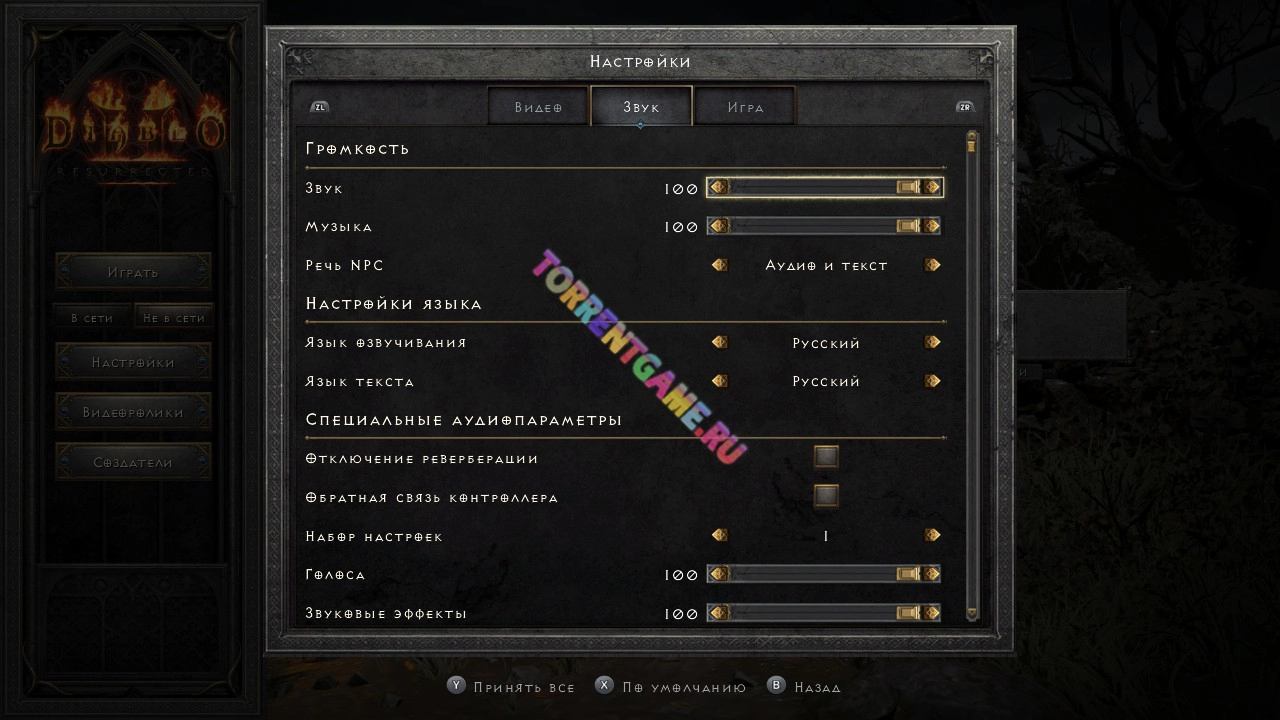Select previous Язык текста option
This screenshot has height=720, width=1280.
click(719, 381)
